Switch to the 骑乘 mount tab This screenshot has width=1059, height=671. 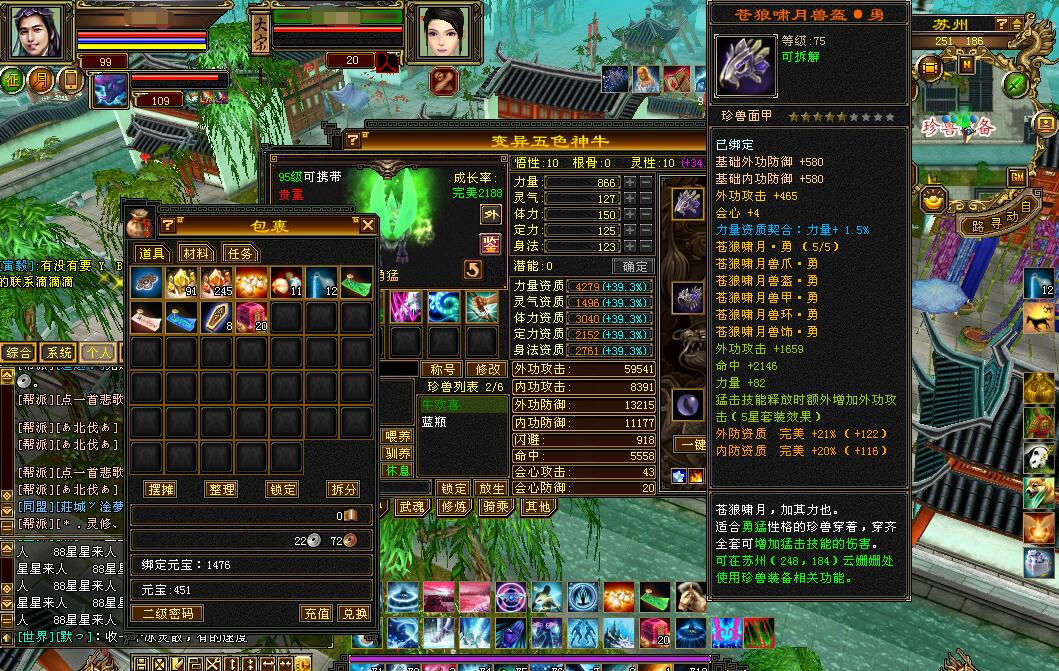tap(496, 507)
